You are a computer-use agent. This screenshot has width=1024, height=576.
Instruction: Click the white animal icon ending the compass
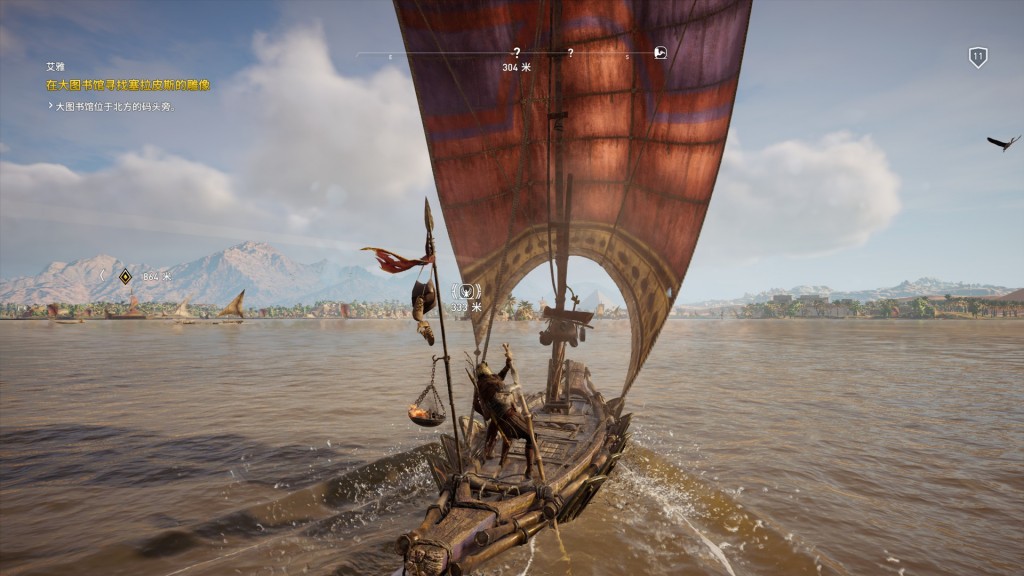660,53
